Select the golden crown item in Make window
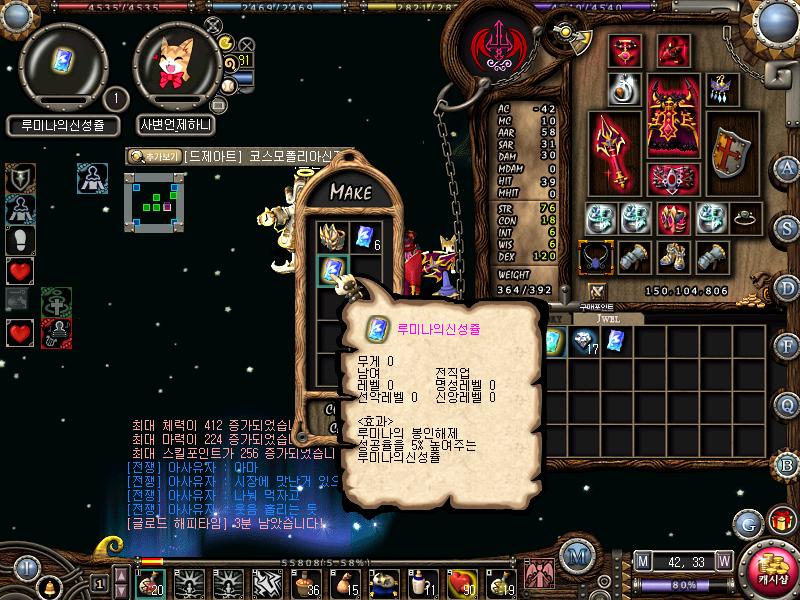 click(332, 236)
